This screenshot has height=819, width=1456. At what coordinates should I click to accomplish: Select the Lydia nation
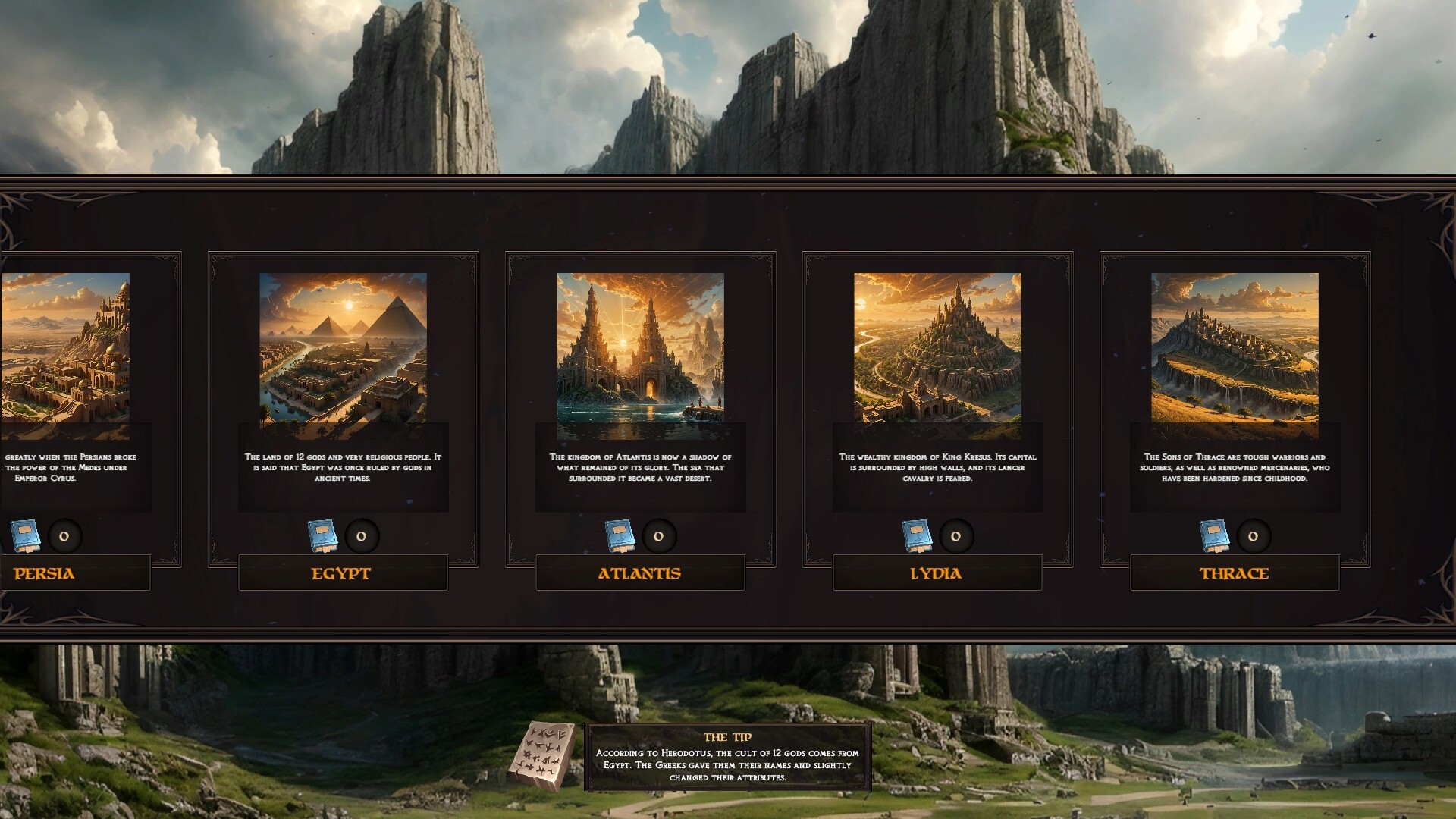[937, 574]
